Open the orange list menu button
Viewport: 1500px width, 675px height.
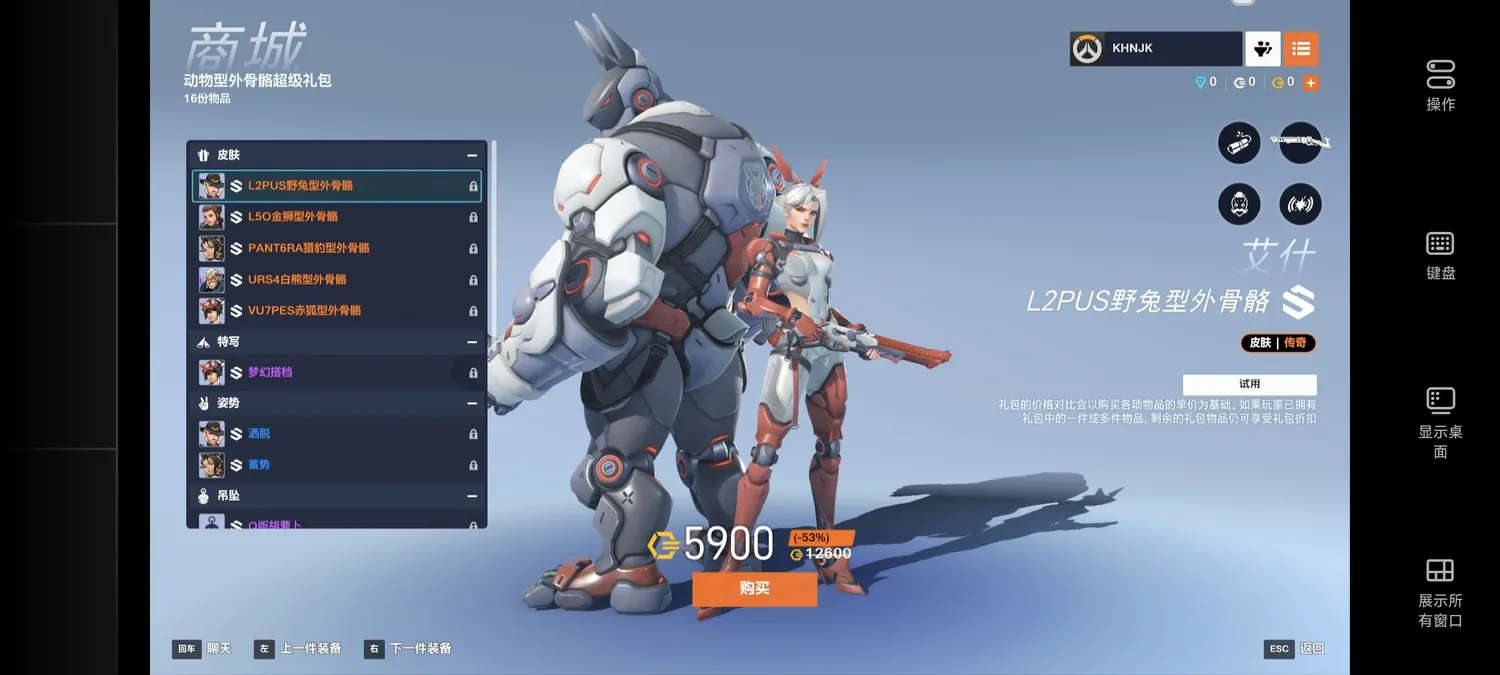point(1300,48)
